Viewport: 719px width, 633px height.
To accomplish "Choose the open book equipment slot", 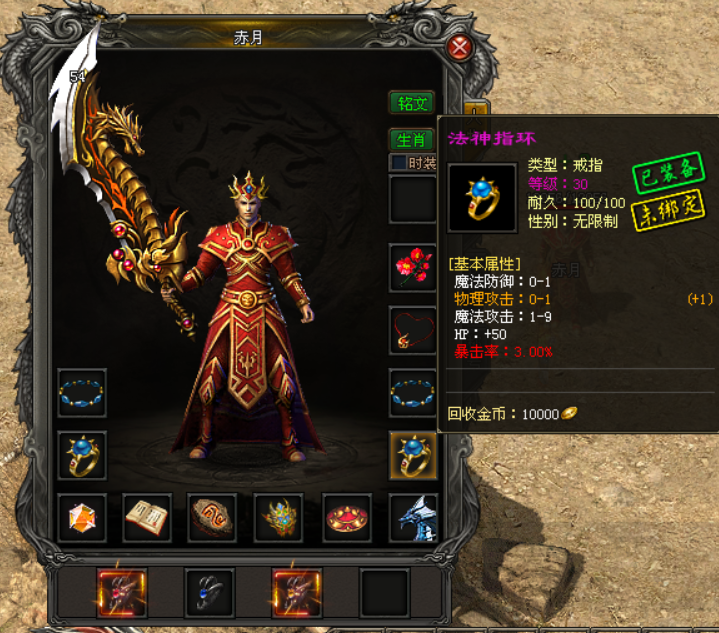I will pyautogui.click(x=148, y=518).
